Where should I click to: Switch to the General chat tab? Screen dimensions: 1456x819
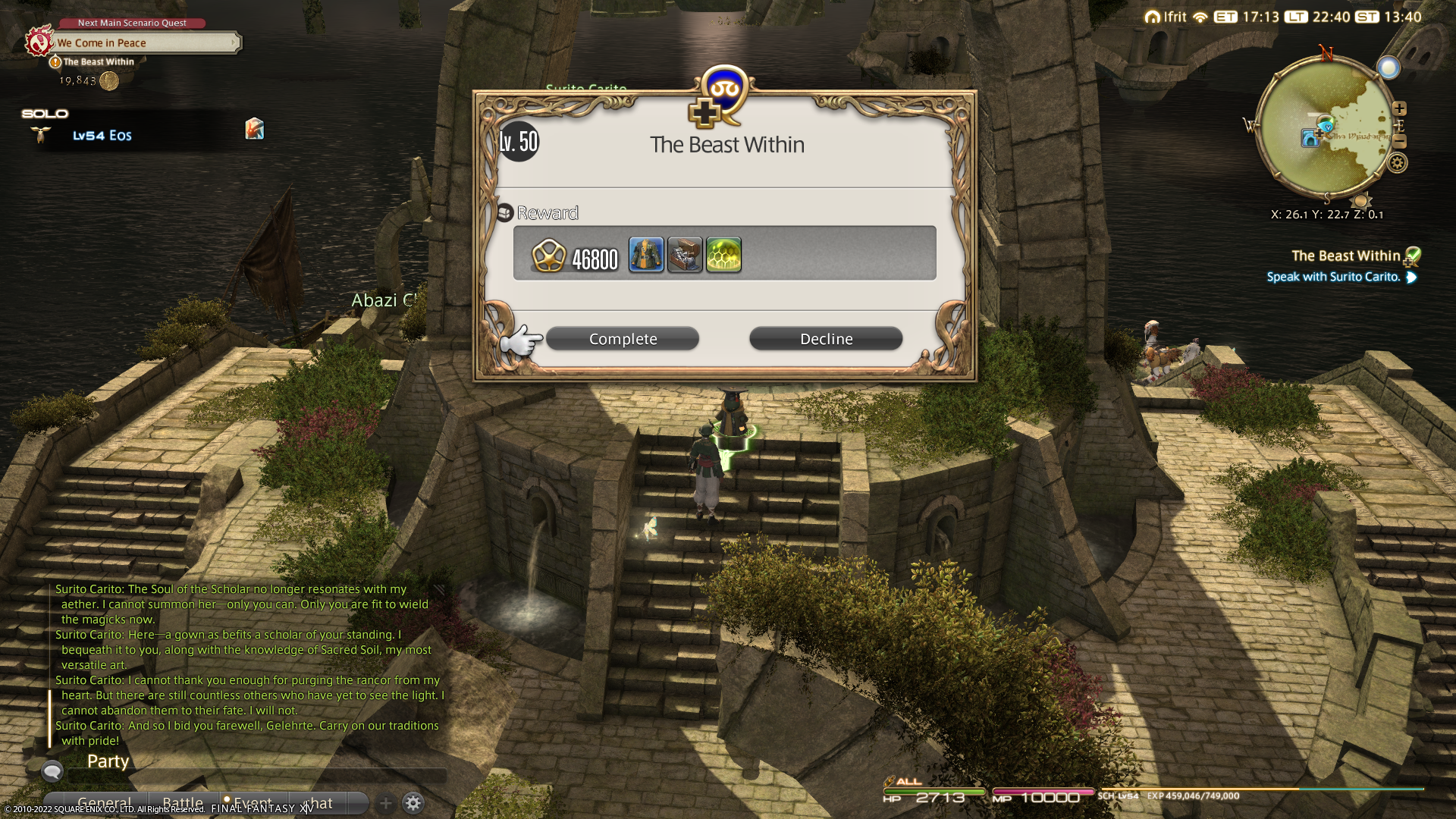[104, 802]
